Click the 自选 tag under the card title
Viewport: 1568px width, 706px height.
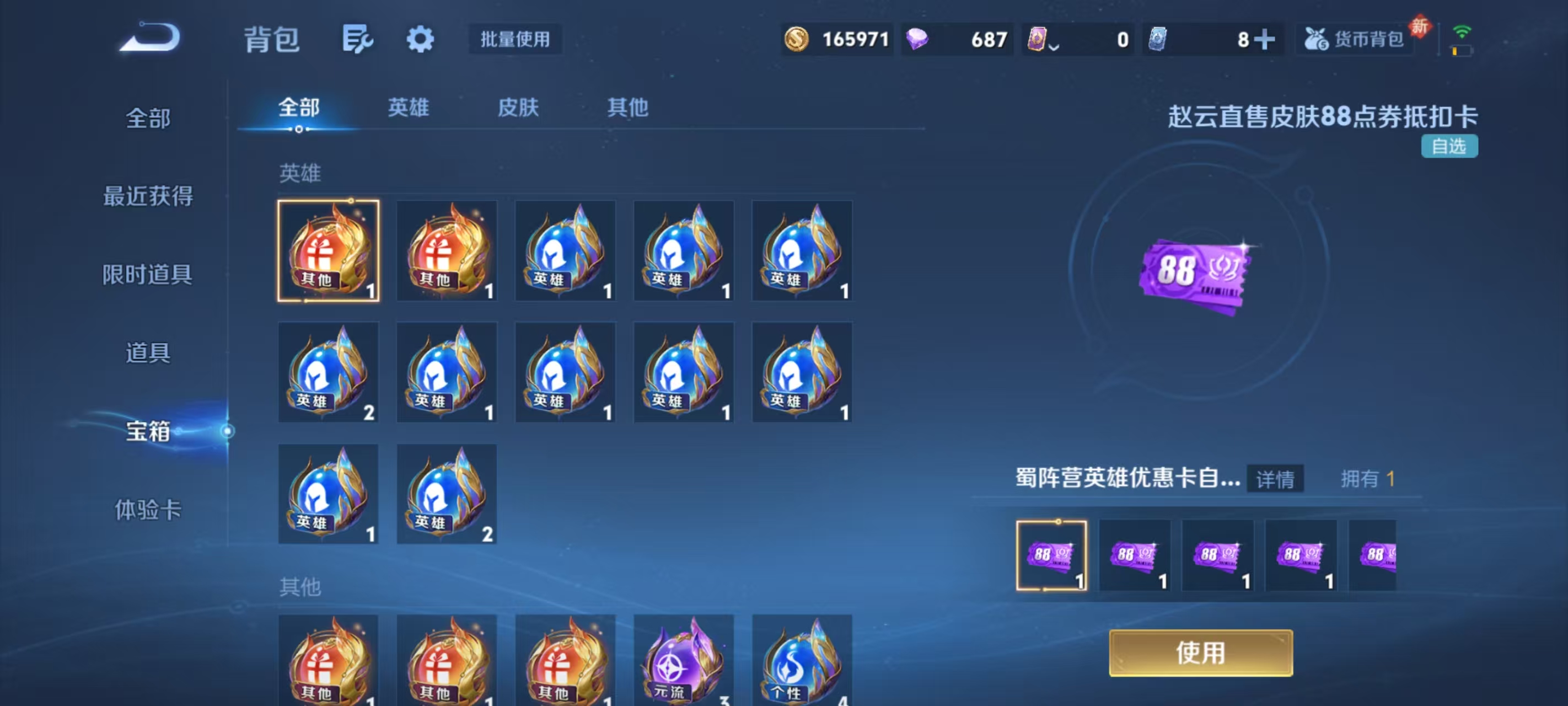(1450, 146)
